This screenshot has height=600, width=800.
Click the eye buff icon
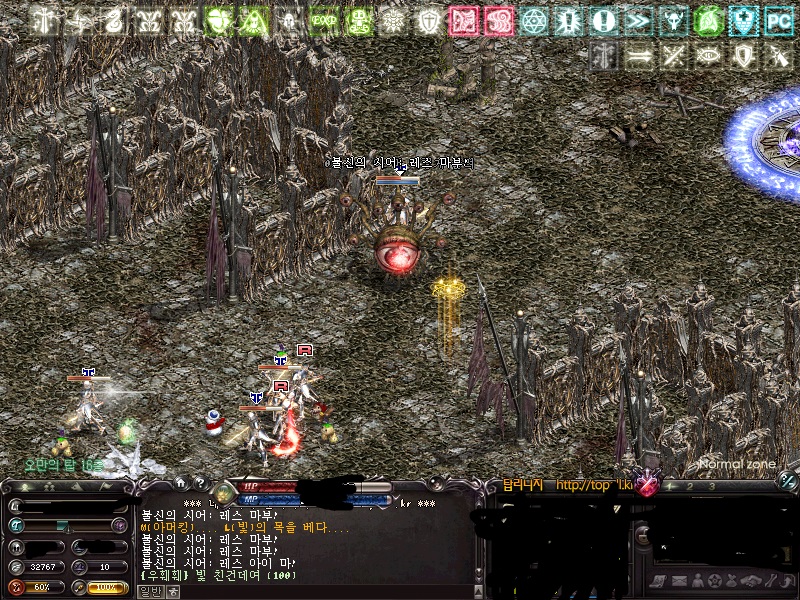click(707, 55)
